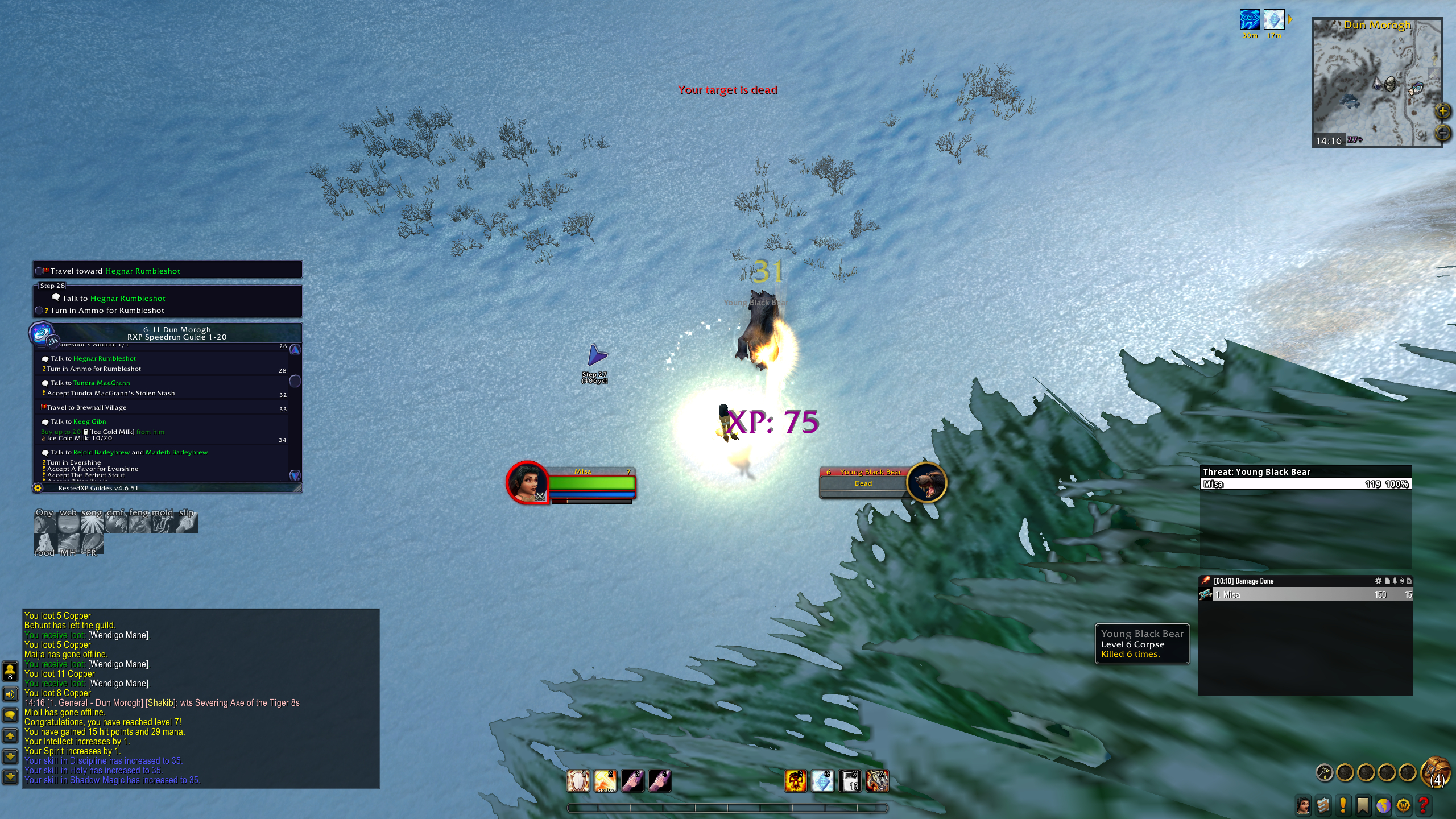
Task: Jump chat to the bottom
Action: pyautogui.click(x=10, y=776)
